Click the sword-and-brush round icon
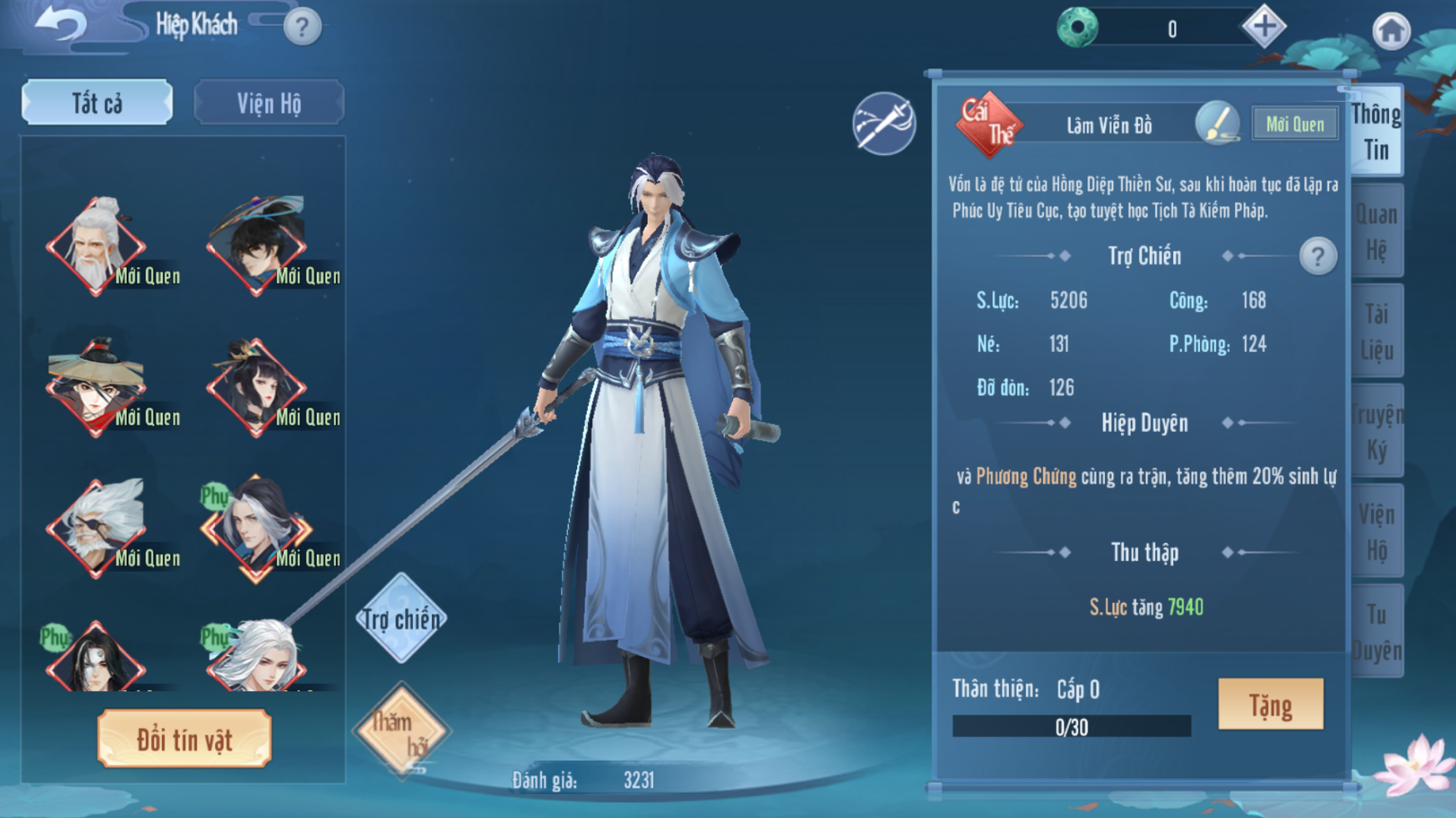Viewport: 1456px width, 818px height. pyautogui.click(x=884, y=124)
